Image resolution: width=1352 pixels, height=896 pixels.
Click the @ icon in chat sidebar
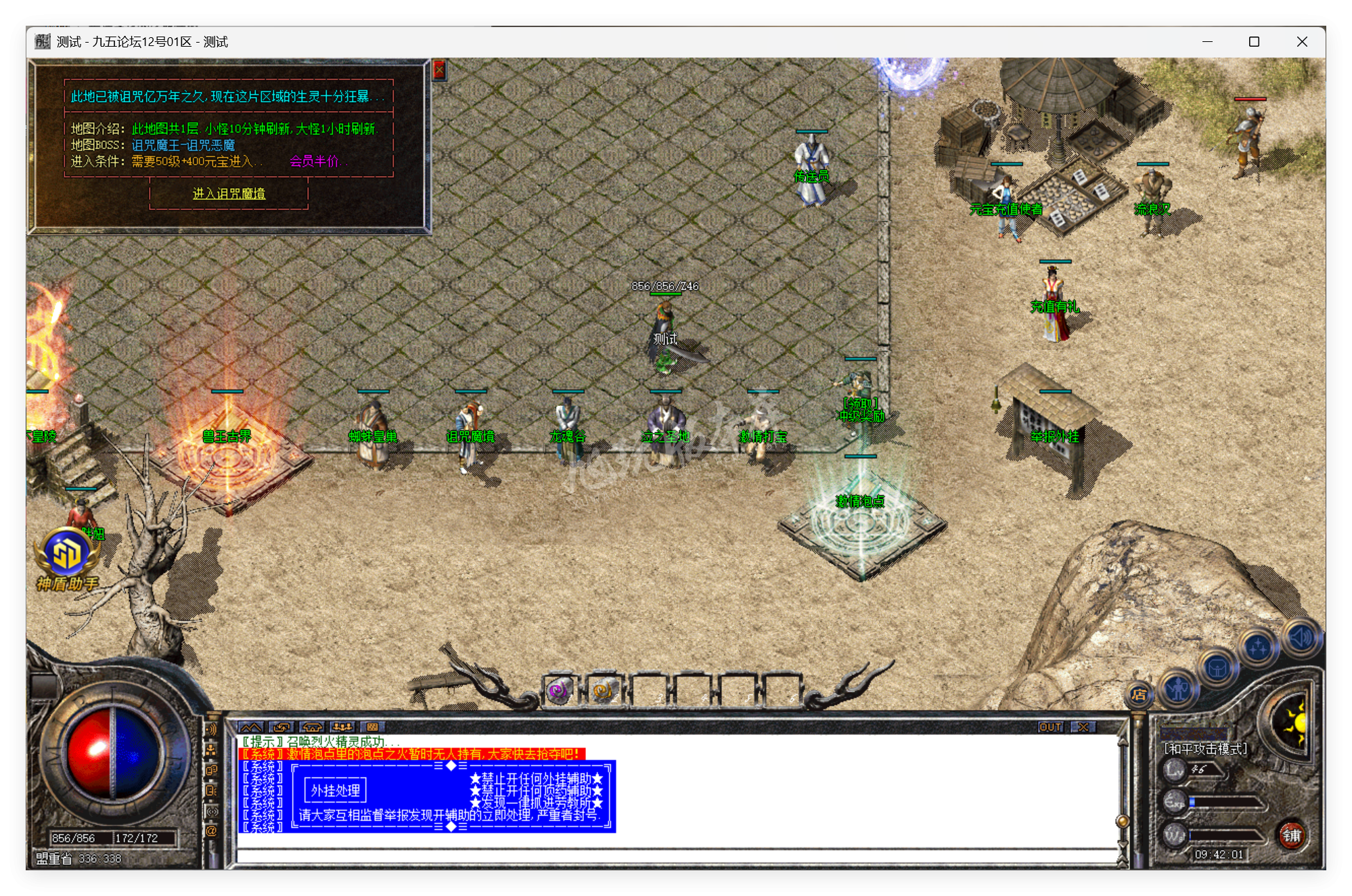211,831
